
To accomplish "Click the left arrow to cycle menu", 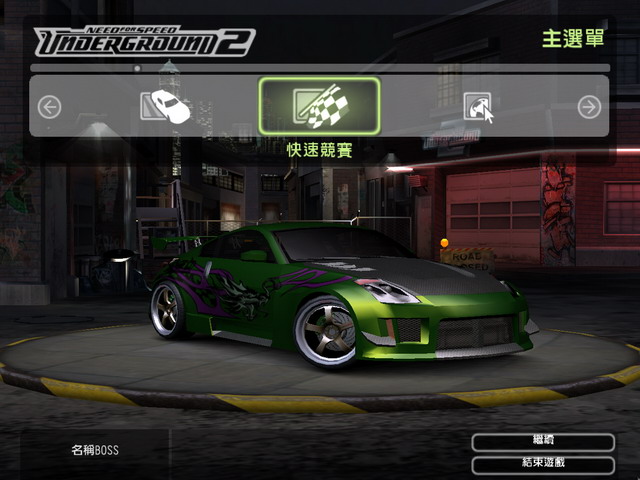I will pos(50,107).
